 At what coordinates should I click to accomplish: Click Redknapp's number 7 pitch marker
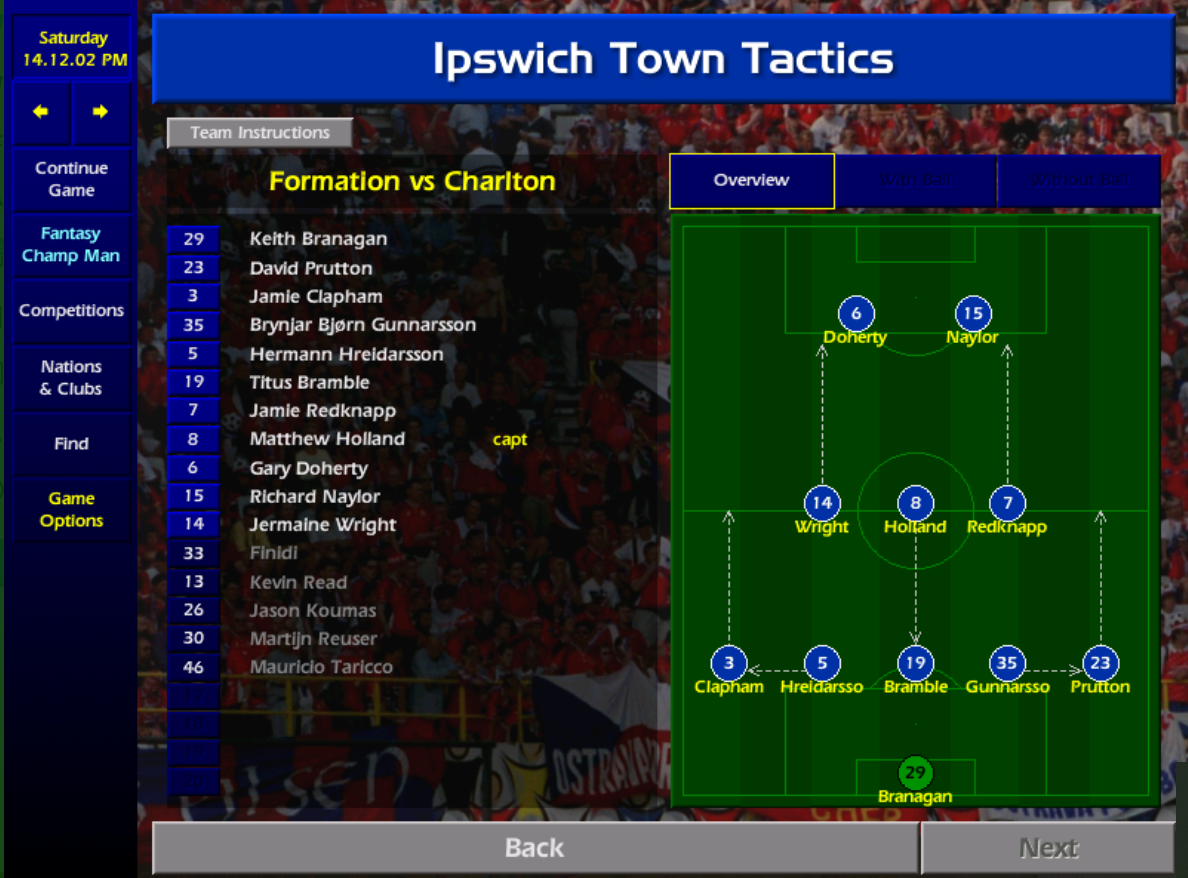(1007, 504)
